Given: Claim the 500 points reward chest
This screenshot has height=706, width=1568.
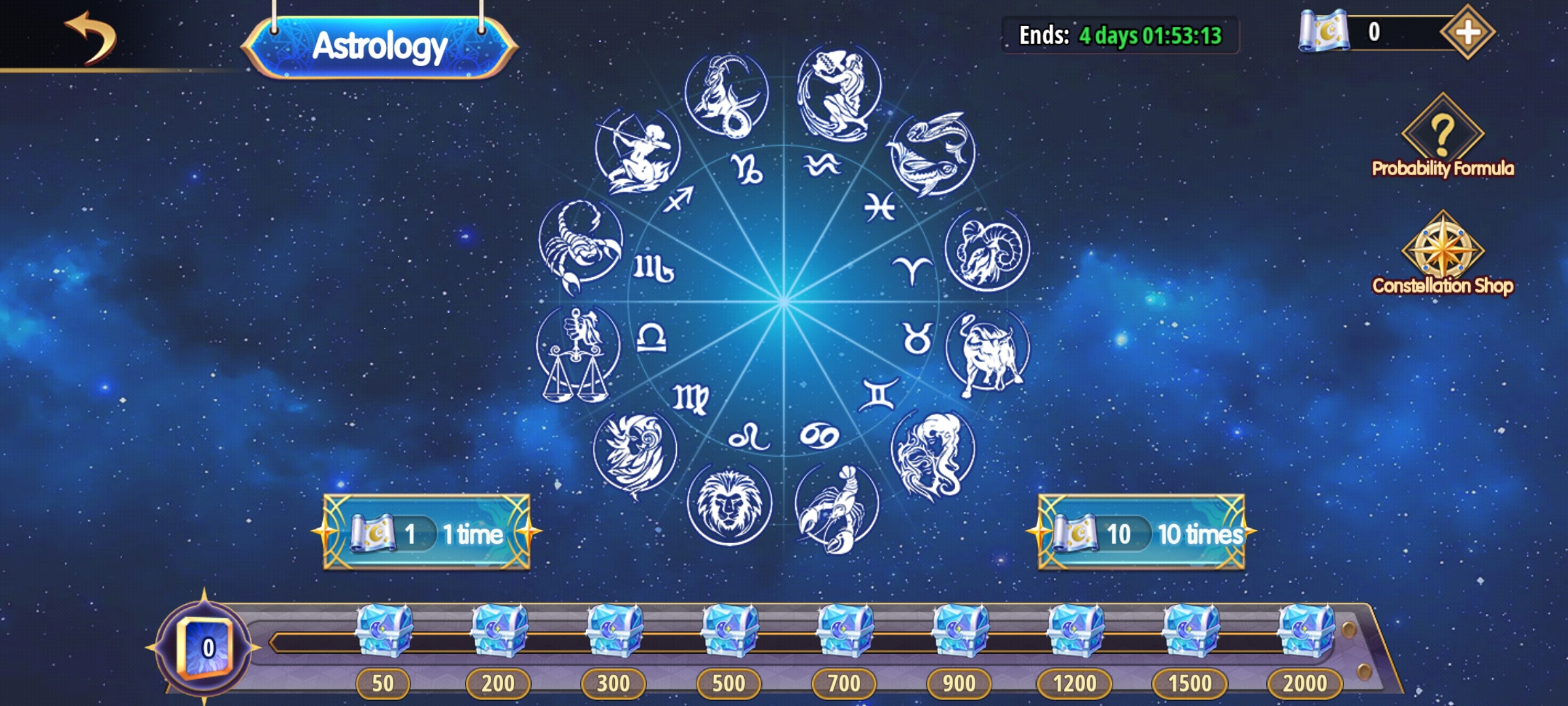Looking at the screenshot, I should coord(729,631).
